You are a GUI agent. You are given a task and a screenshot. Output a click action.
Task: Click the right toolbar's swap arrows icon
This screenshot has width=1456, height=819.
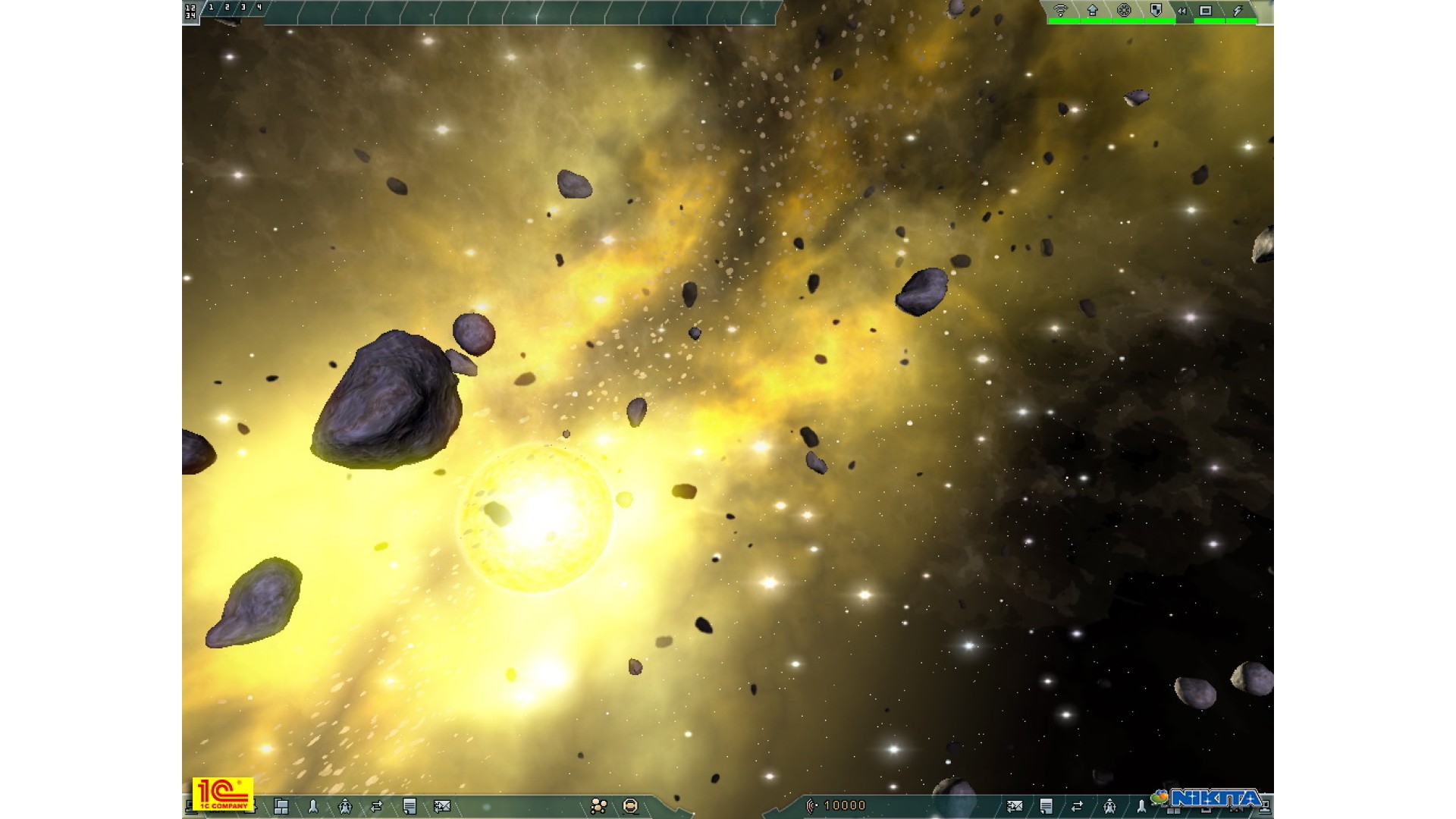point(1078,806)
